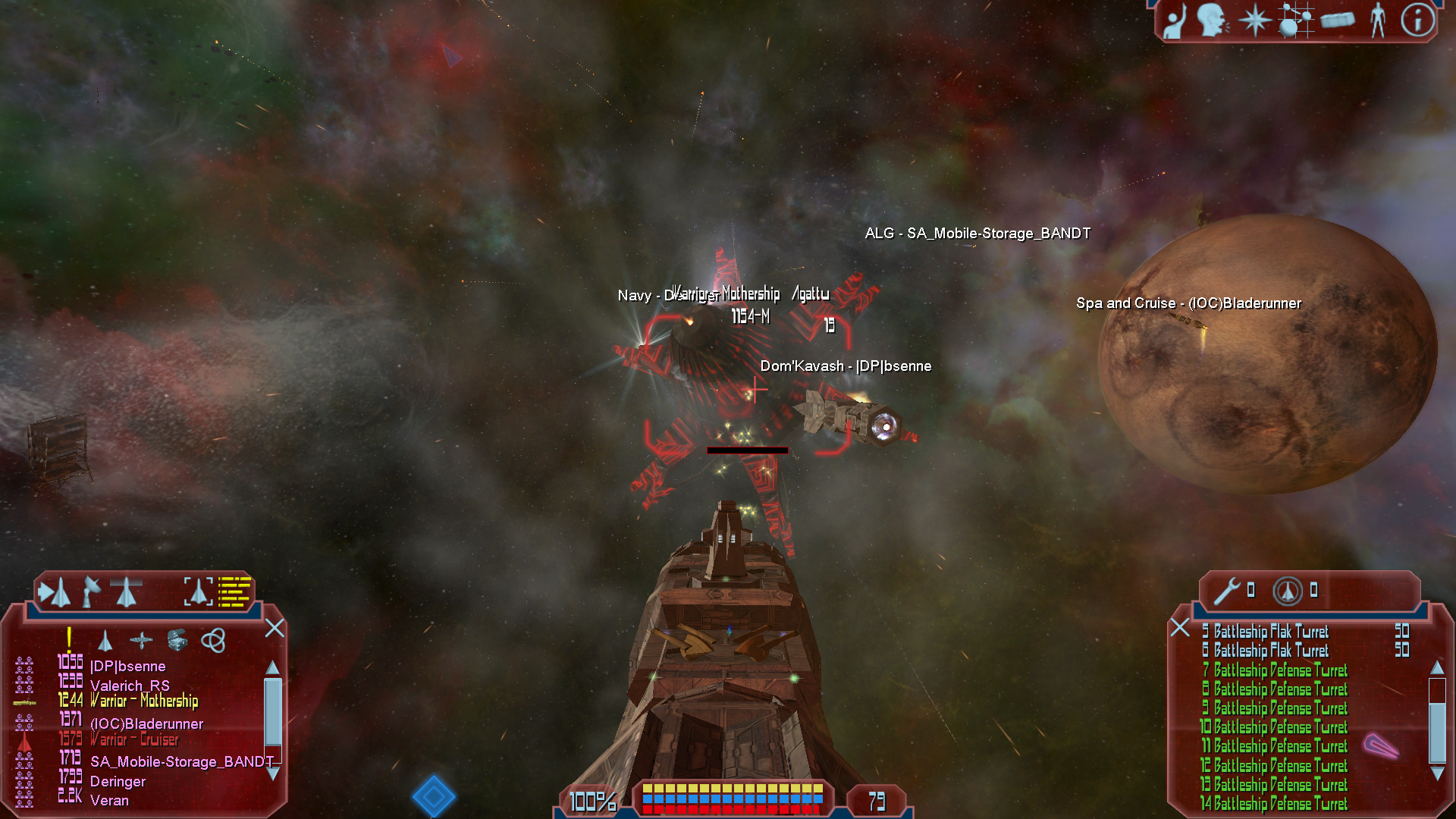The height and width of the screenshot is (819, 1456).
Task: Open the star map grid icon
Action: tap(1295, 20)
